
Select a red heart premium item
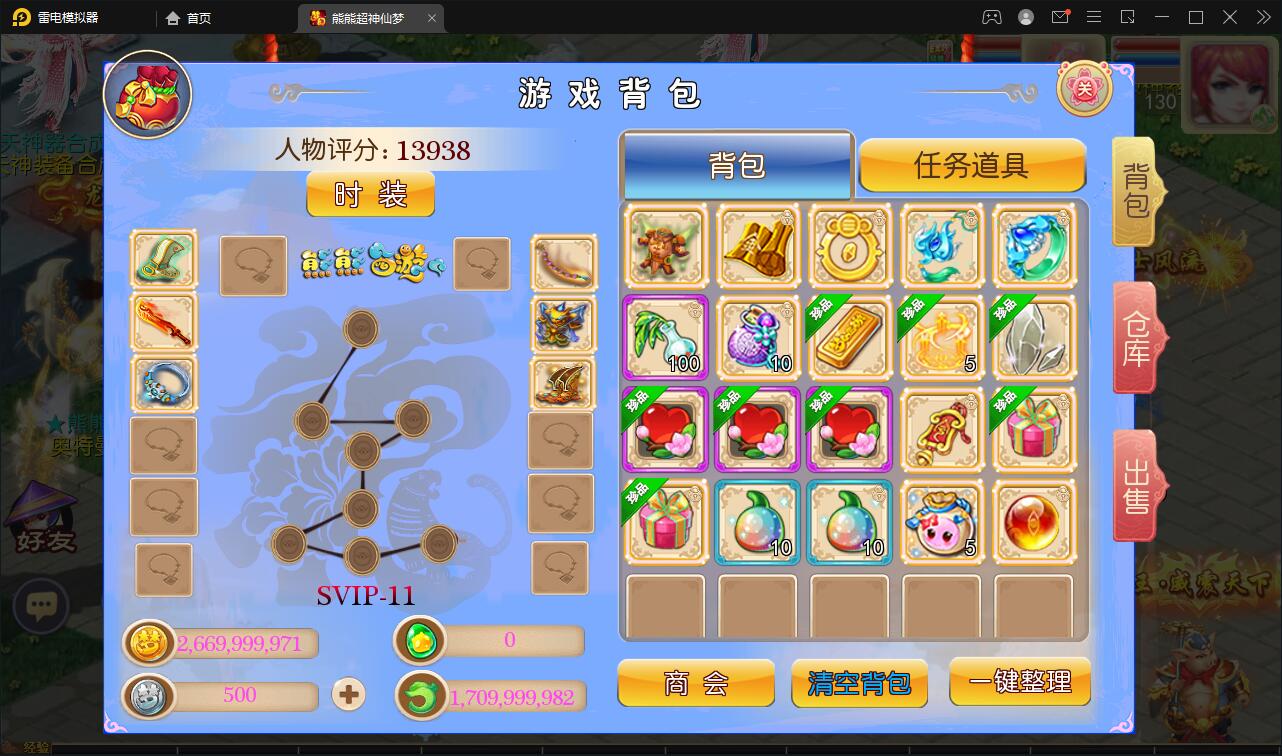tap(665, 428)
